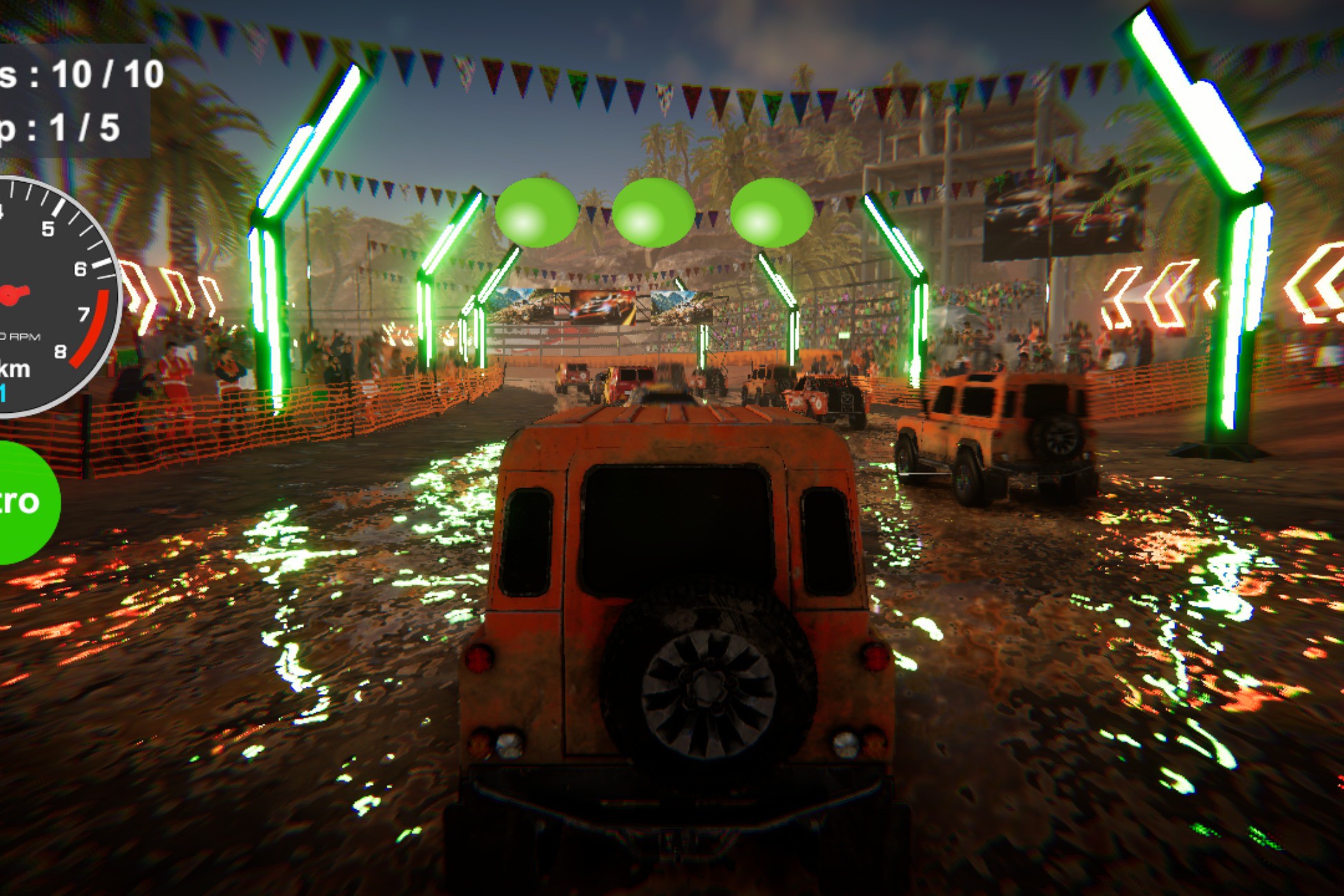Tap the middle green start light
This screenshot has height=896, width=1344.
(653, 214)
